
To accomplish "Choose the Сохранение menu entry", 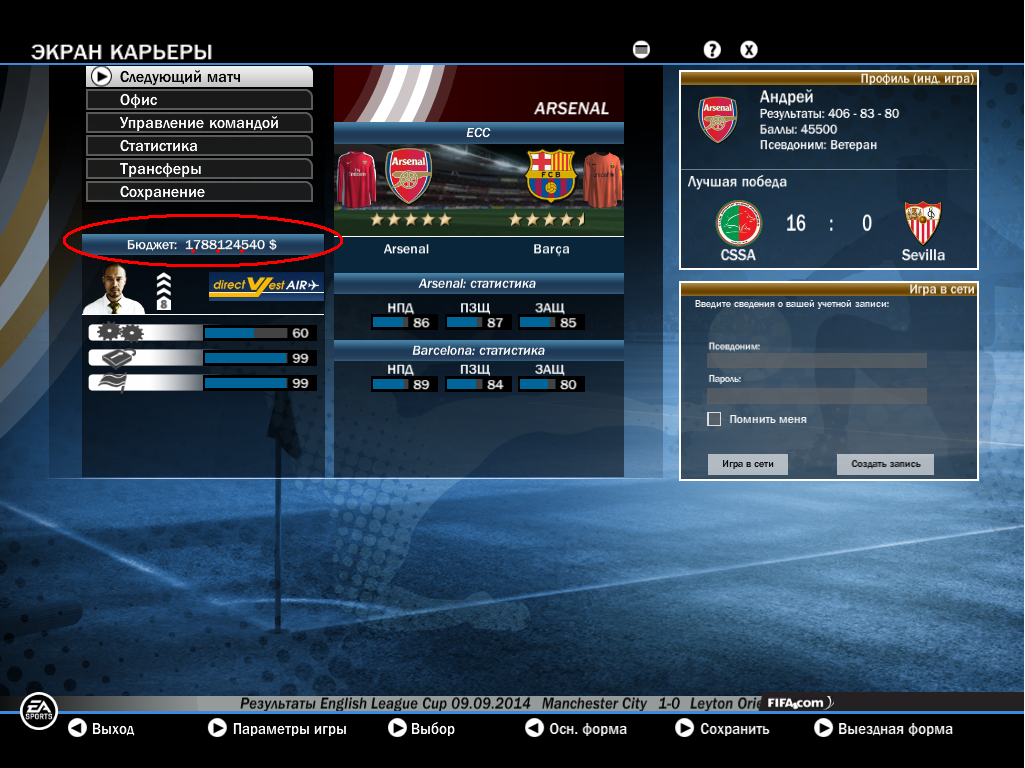I will pos(200,192).
